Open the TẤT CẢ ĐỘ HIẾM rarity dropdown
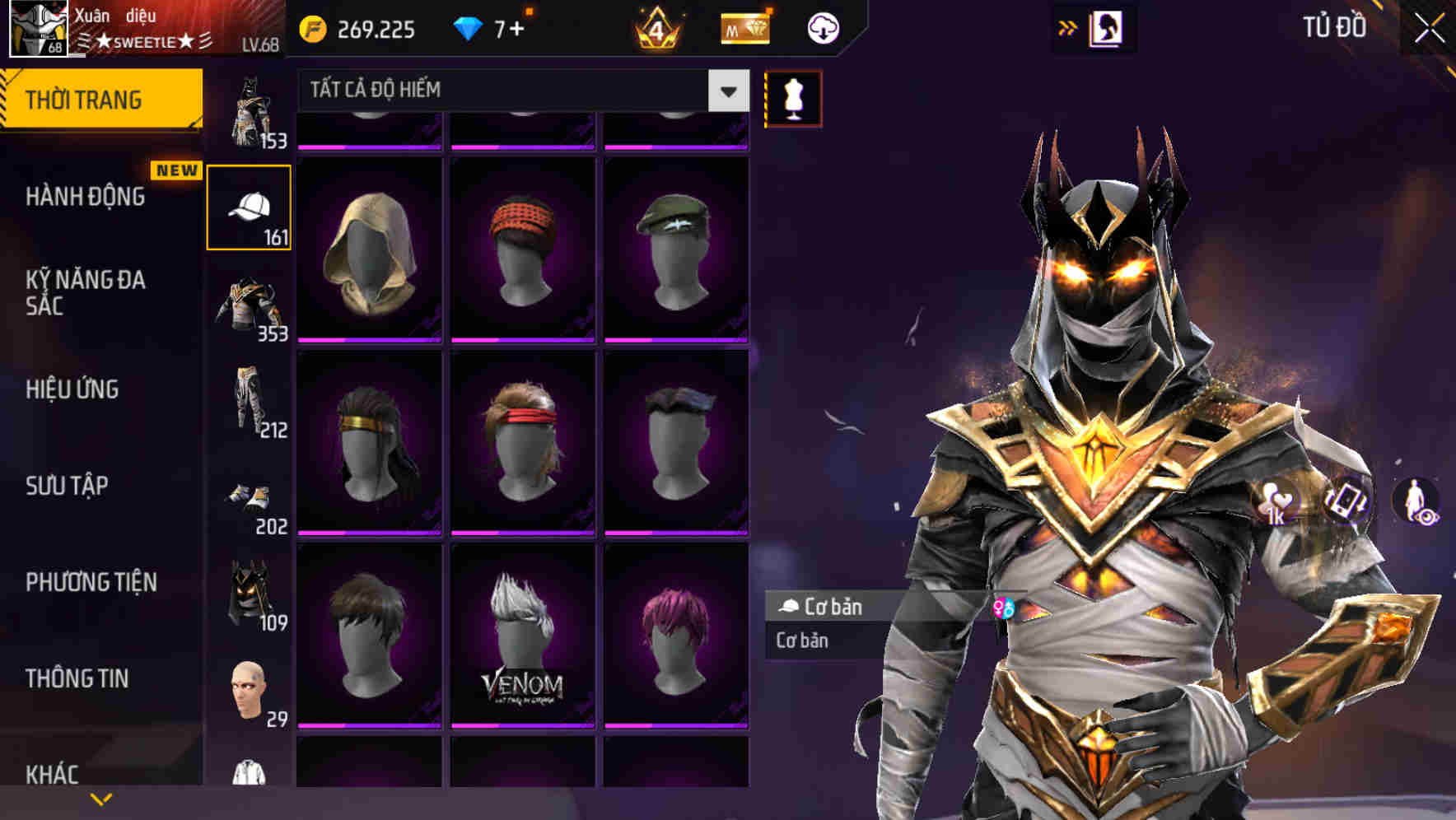The height and width of the screenshot is (820, 1456). [x=511, y=91]
